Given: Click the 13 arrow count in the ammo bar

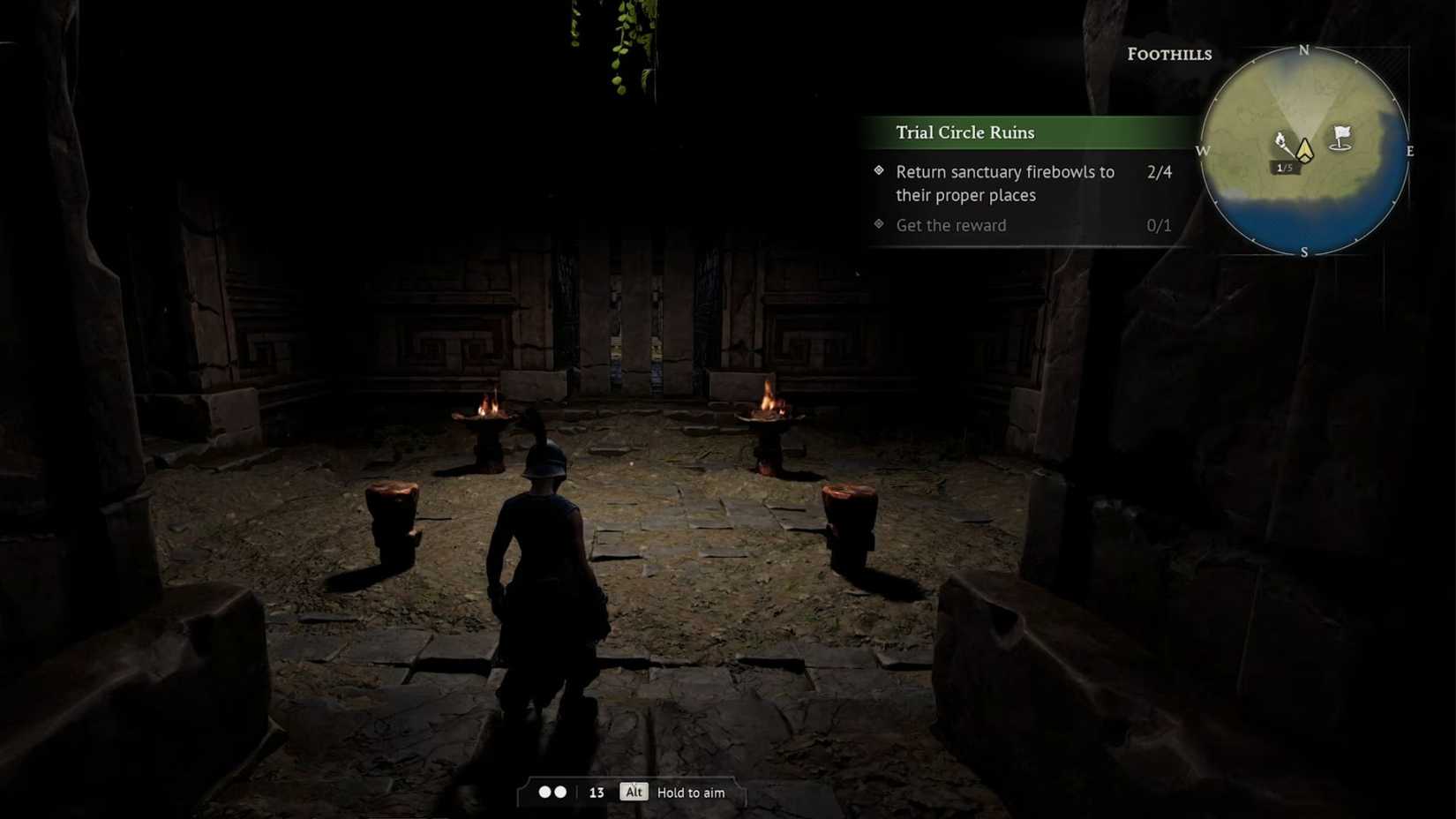Looking at the screenshot, I should point(597,793).
